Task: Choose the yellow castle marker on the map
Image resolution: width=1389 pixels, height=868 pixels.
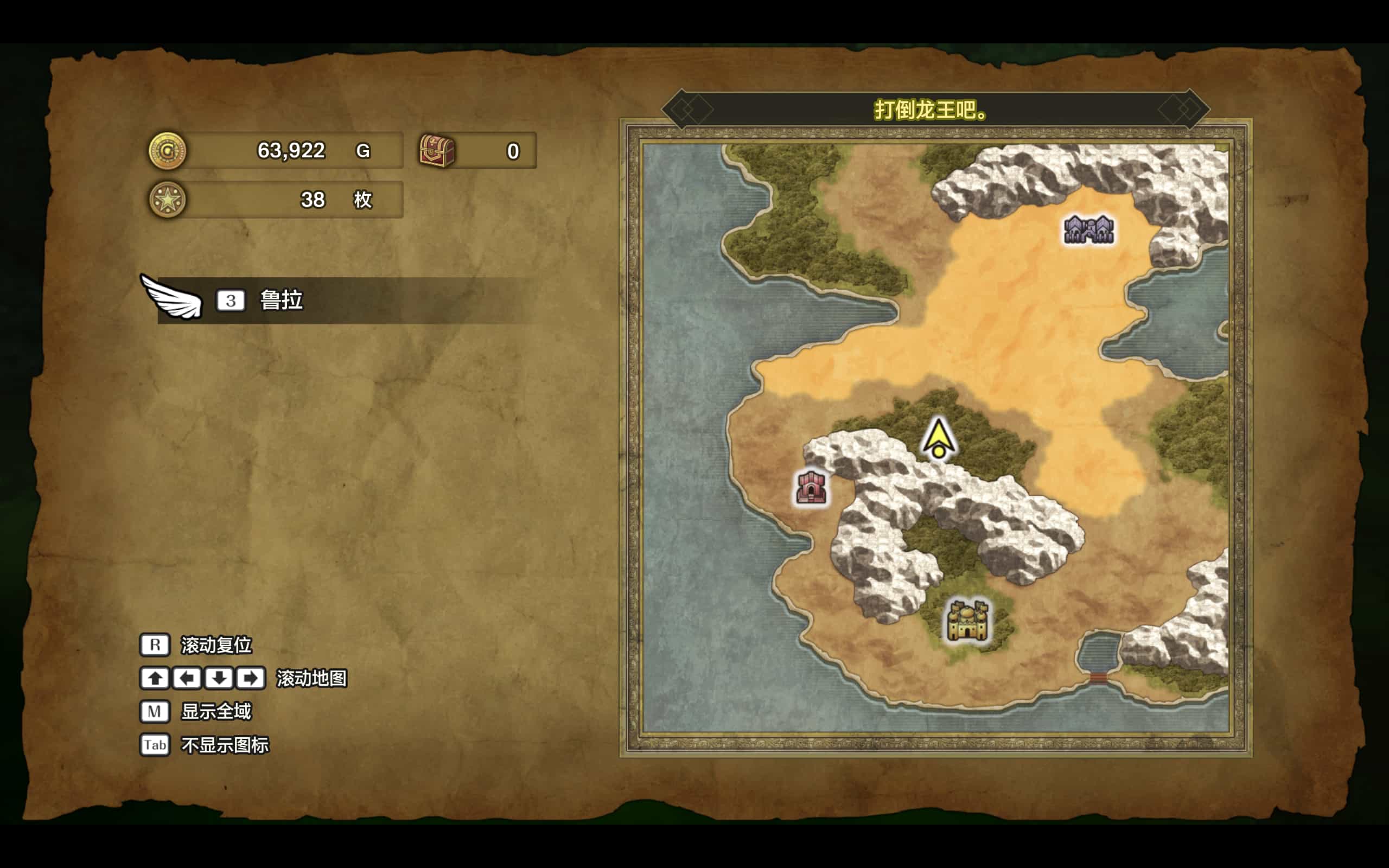Action: pyautogui.click(x=967, y=621)
